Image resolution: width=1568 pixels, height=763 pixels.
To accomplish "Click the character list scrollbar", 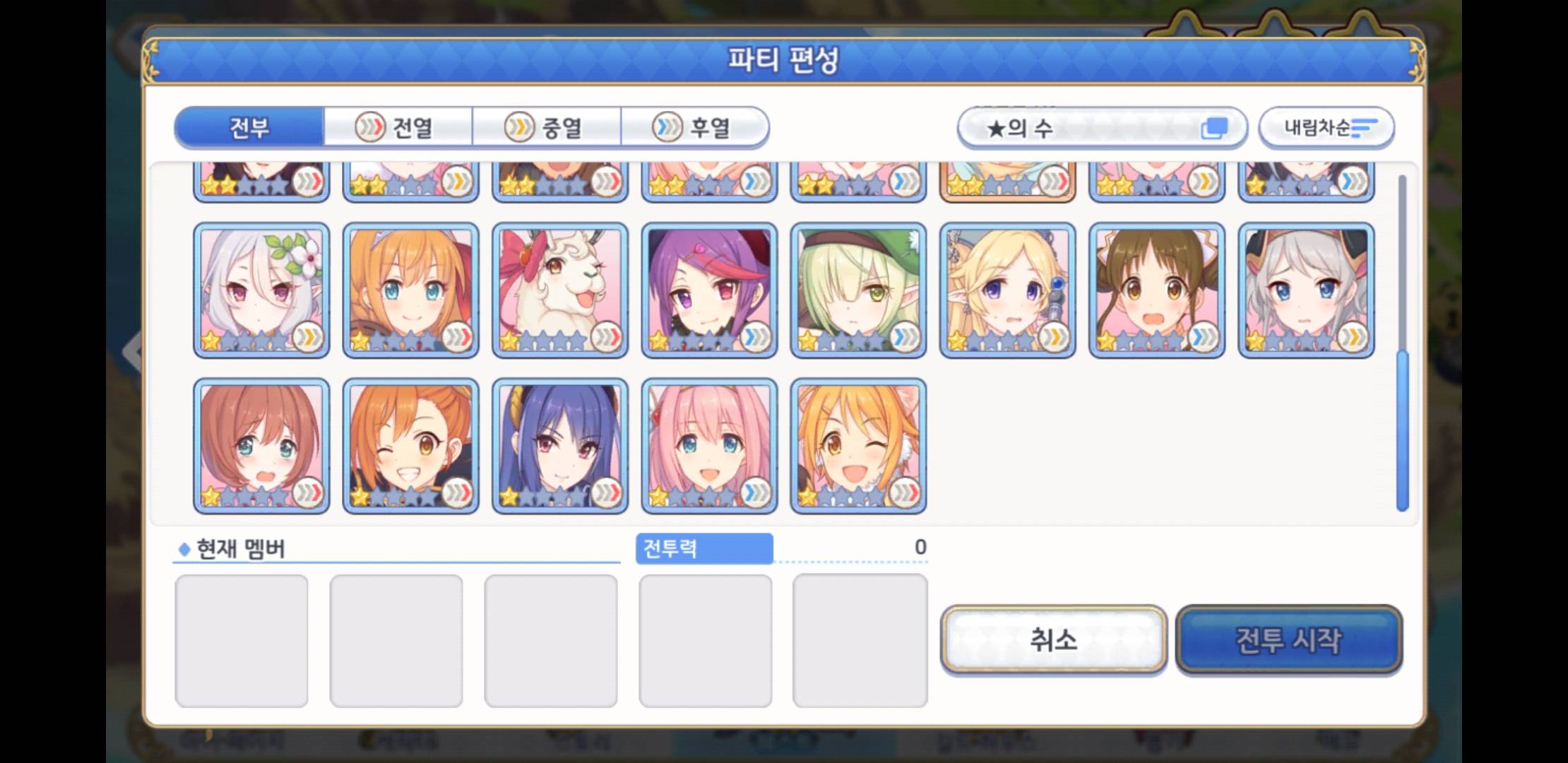I will [1402, 431].
